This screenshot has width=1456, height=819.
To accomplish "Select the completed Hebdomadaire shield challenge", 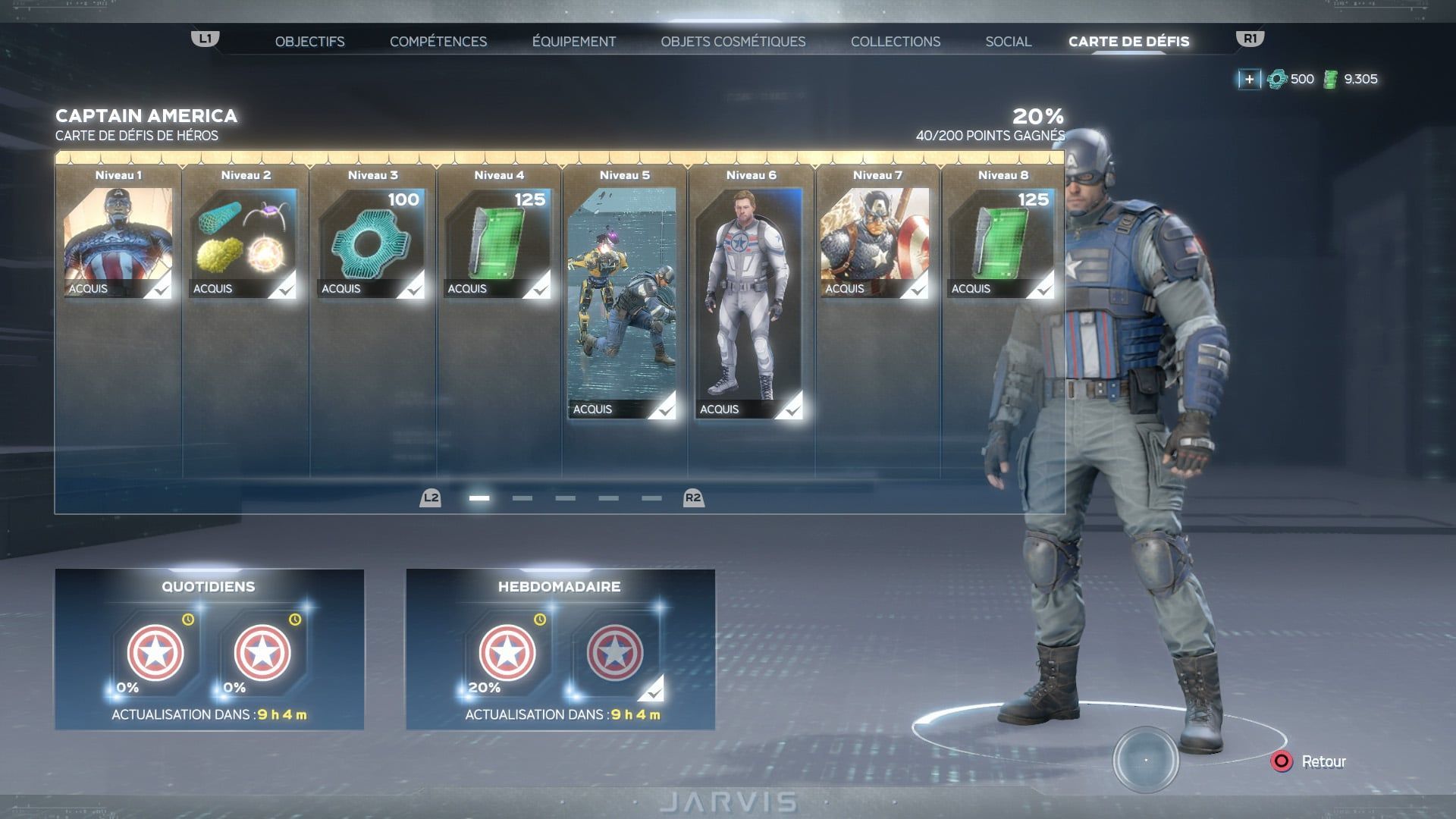I will (614, 652).
